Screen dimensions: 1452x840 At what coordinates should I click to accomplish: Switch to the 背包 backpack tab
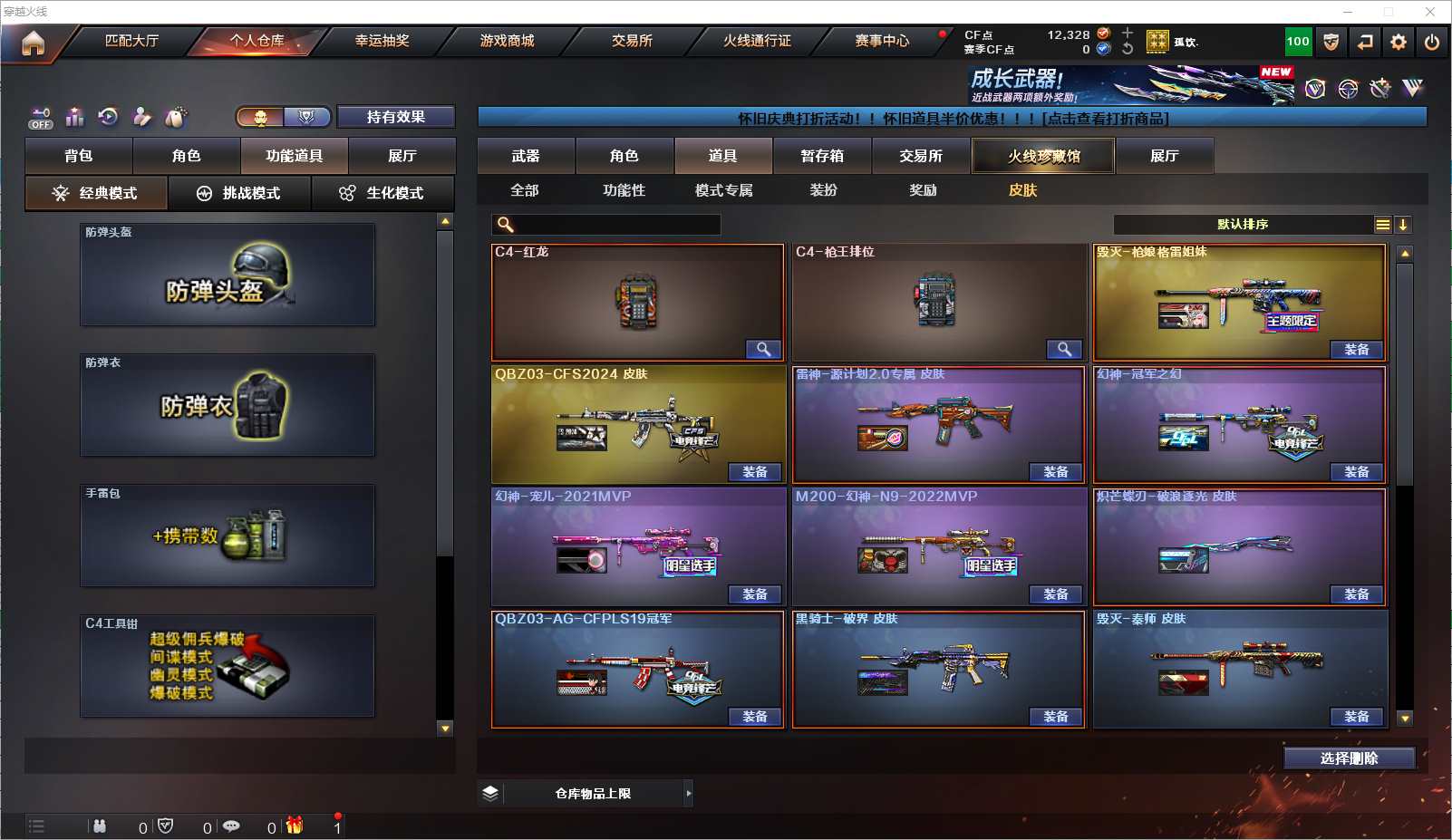pyautogui.click(x=79, y=156)
